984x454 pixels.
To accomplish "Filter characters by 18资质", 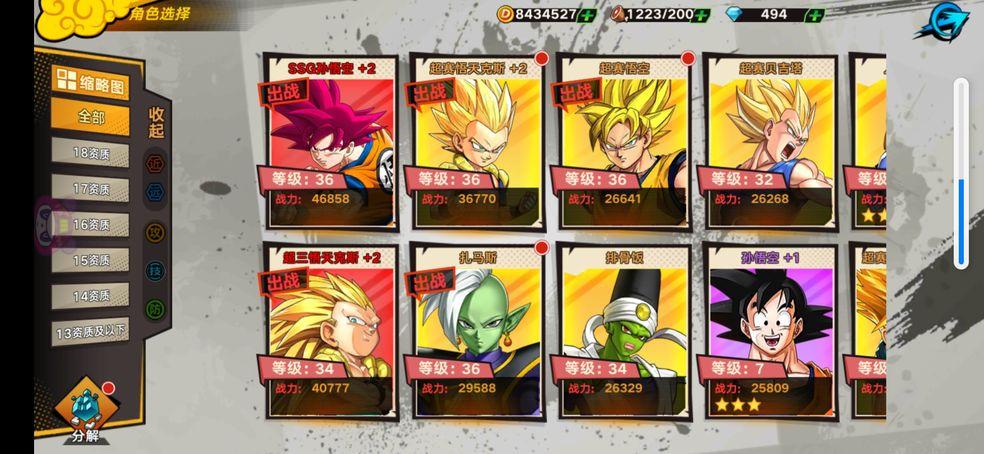I will tap(91, 153).
